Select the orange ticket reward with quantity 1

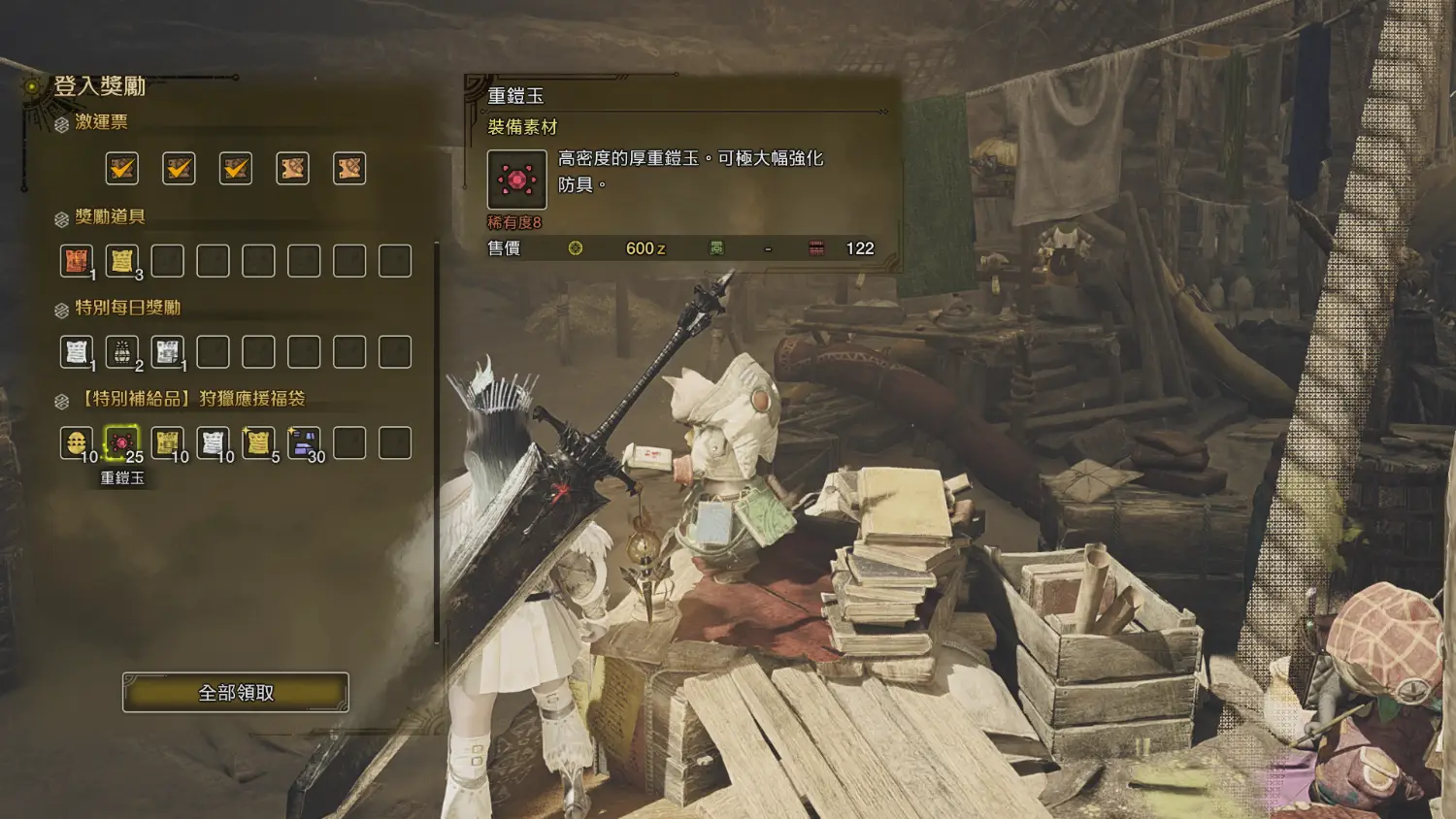pos(77,260)
